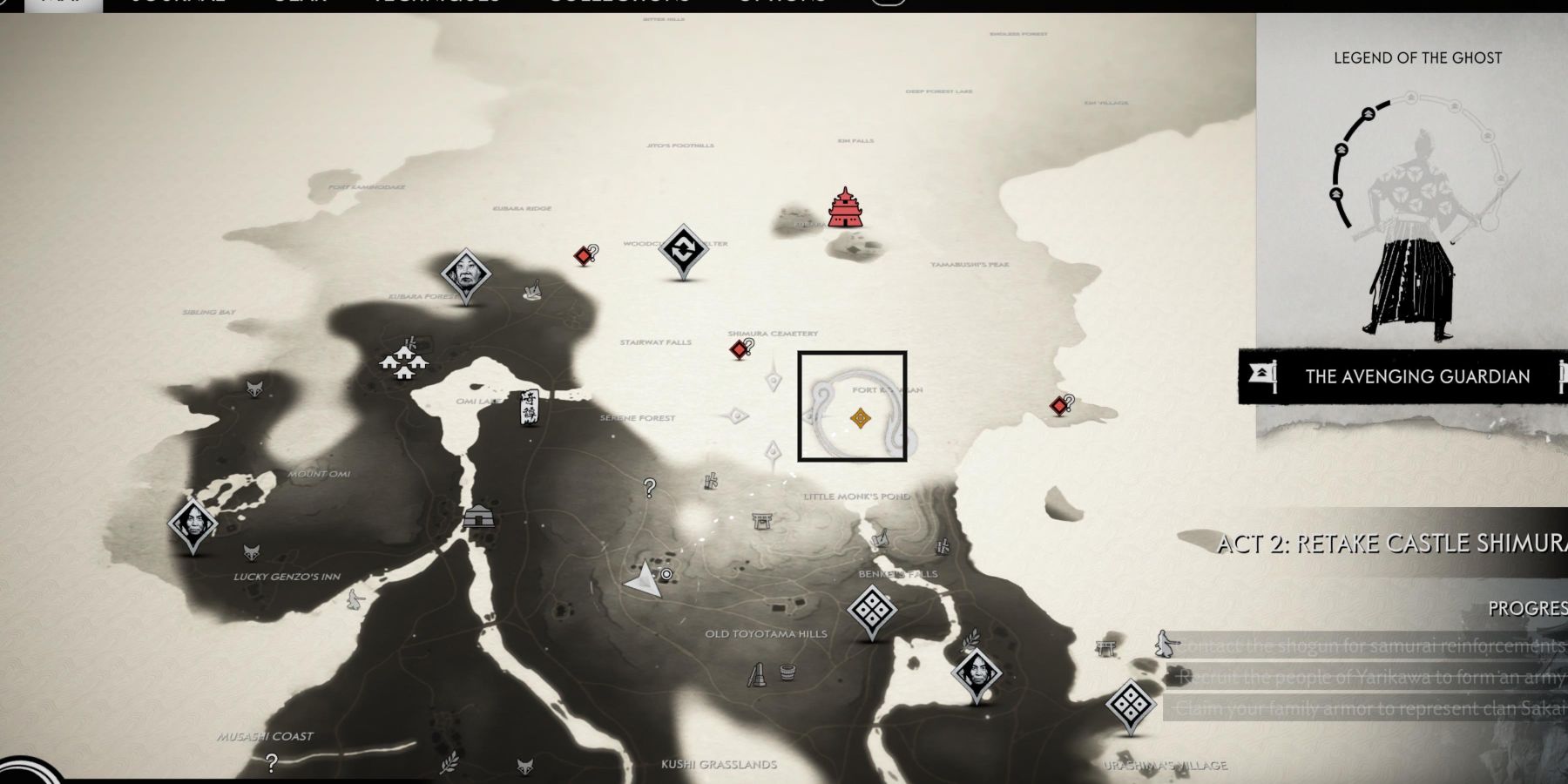Switch to the JOURNAL menu tab
The height and width of the screenshot is (784, 1568).
[x=179, y=3]
